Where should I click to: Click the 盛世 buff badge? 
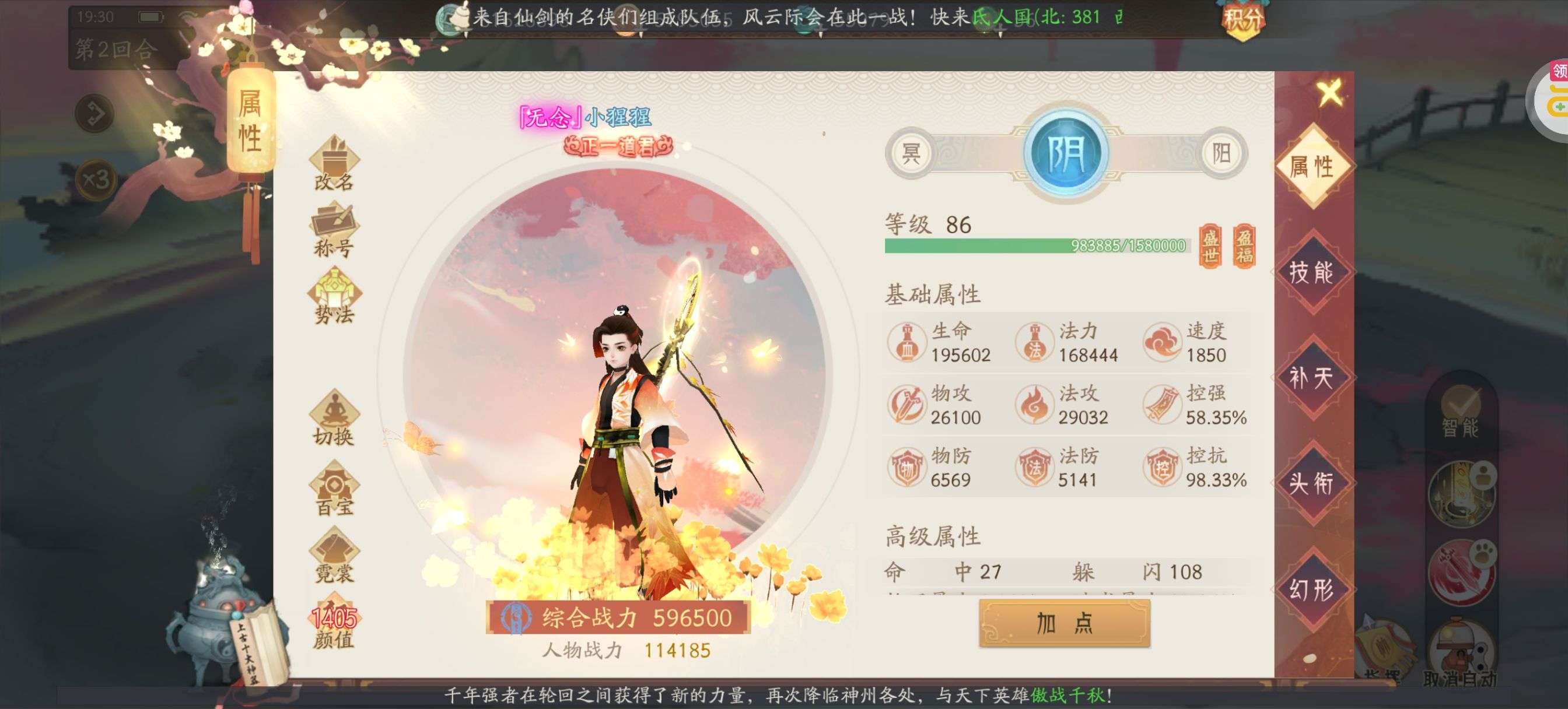1210,245
